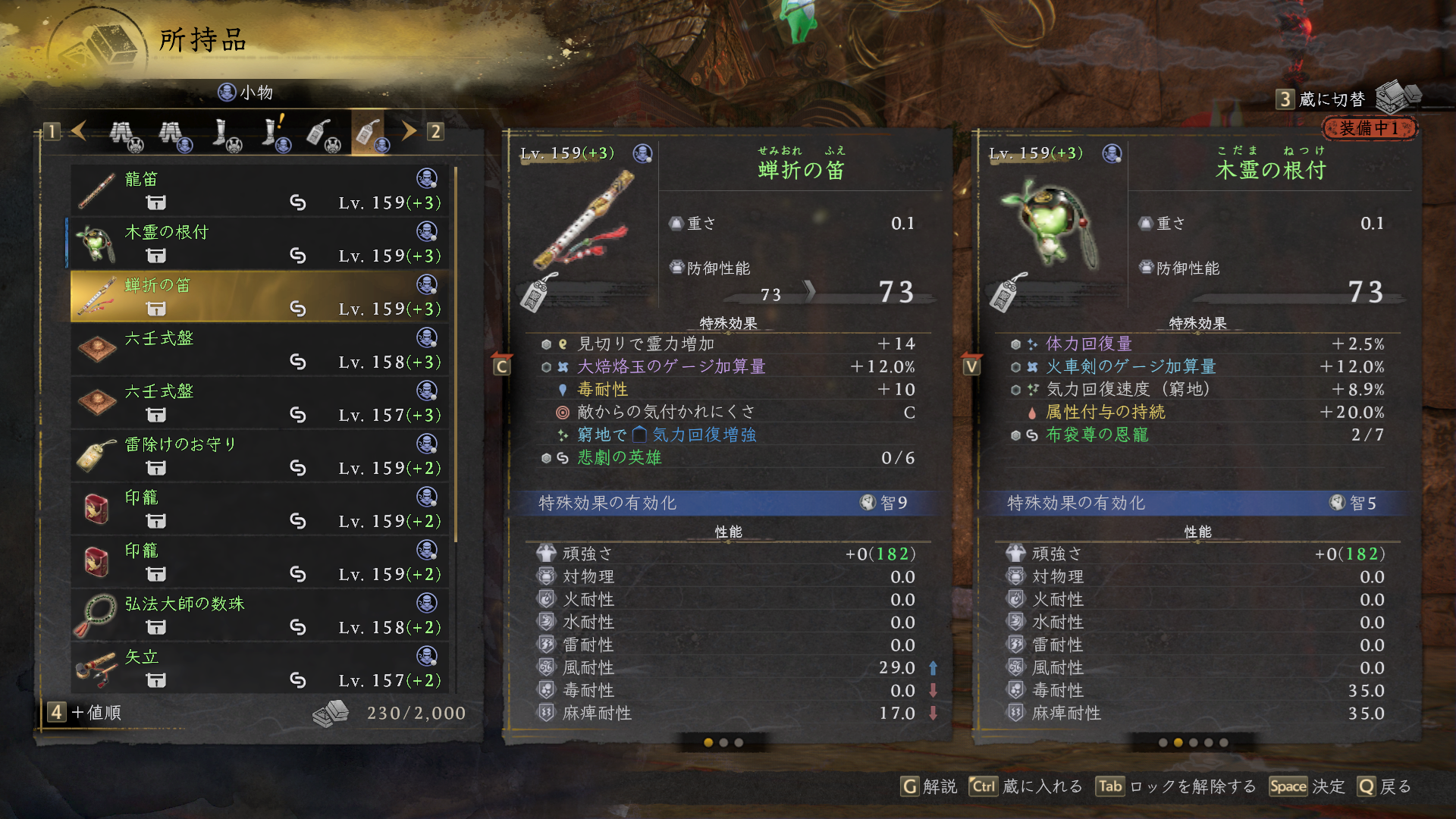Choose the highlighted 蝉折の笛 row
Image resolution: width=1456 pixels, height=819 pixels.
point(259,297)
